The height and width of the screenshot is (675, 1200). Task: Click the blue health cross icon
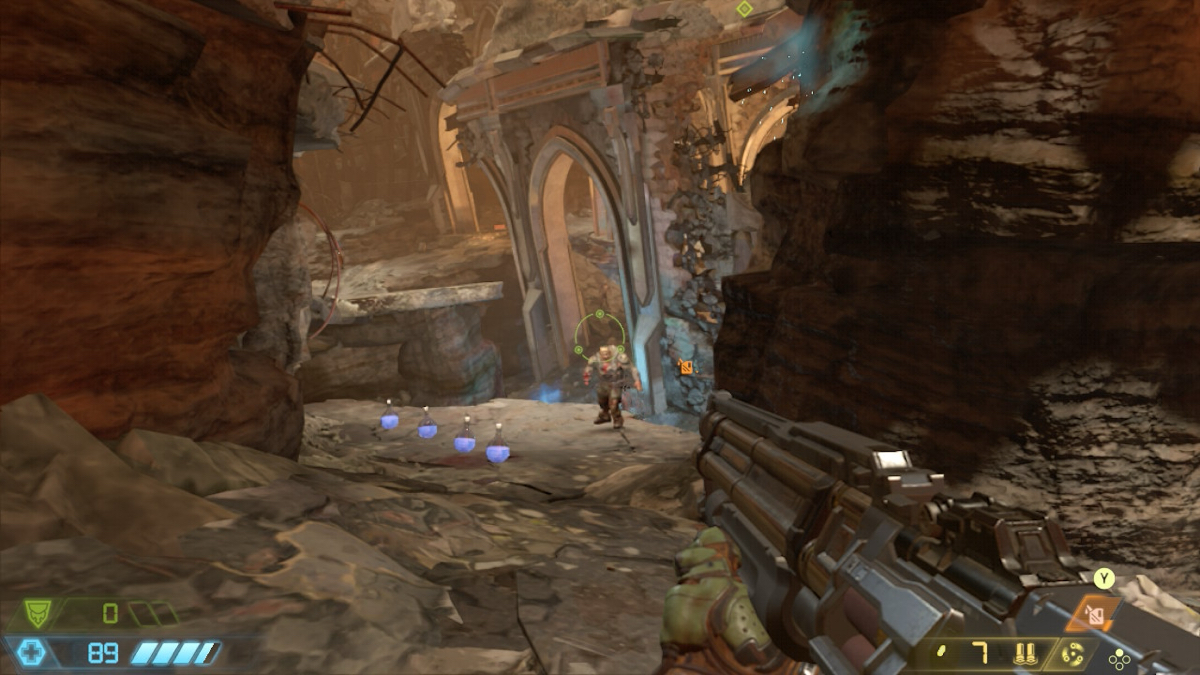point(31,653)
